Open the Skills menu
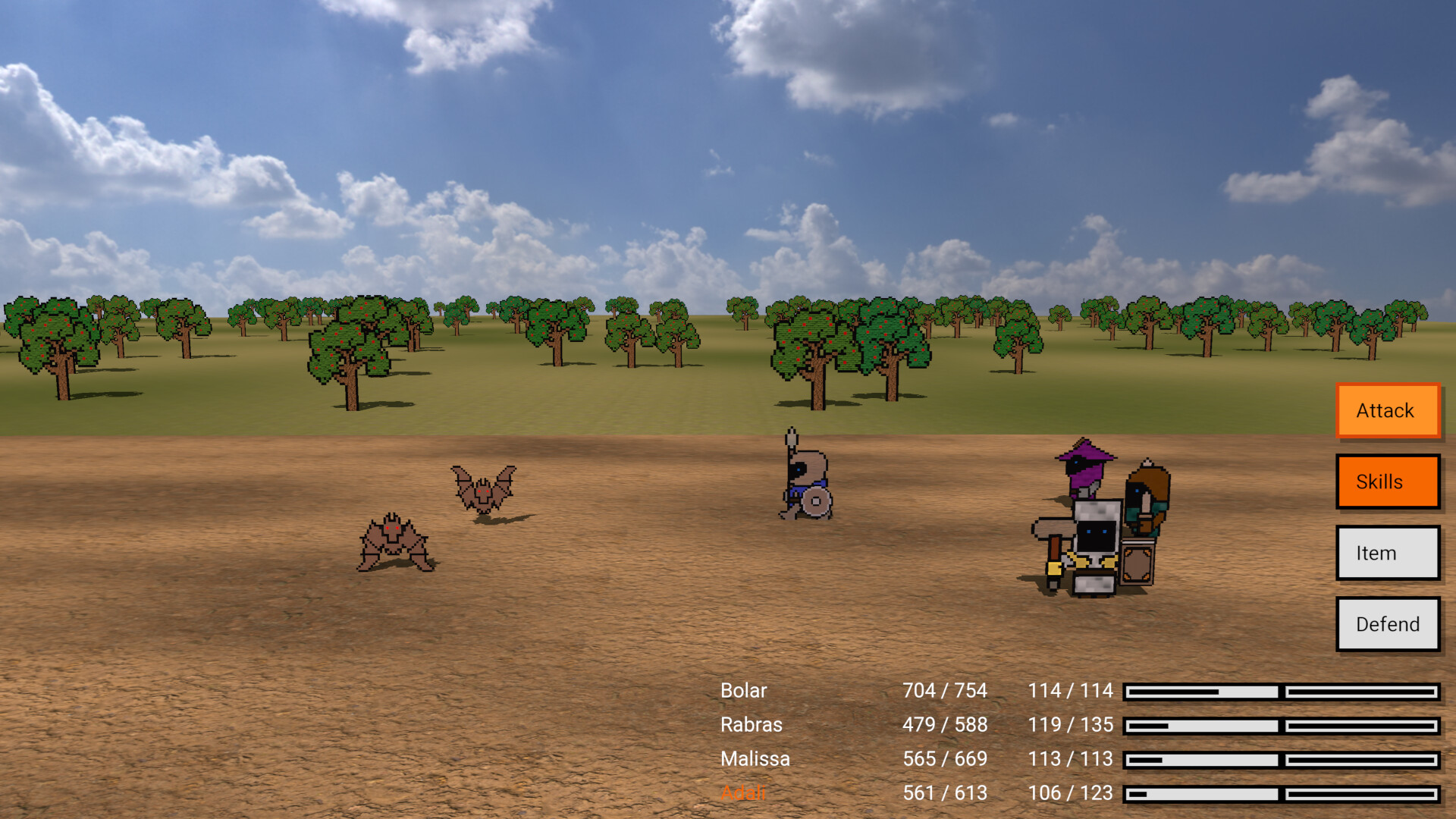Image resolution: width=1456 pixels, height=819 pixels. [1387, 482]
